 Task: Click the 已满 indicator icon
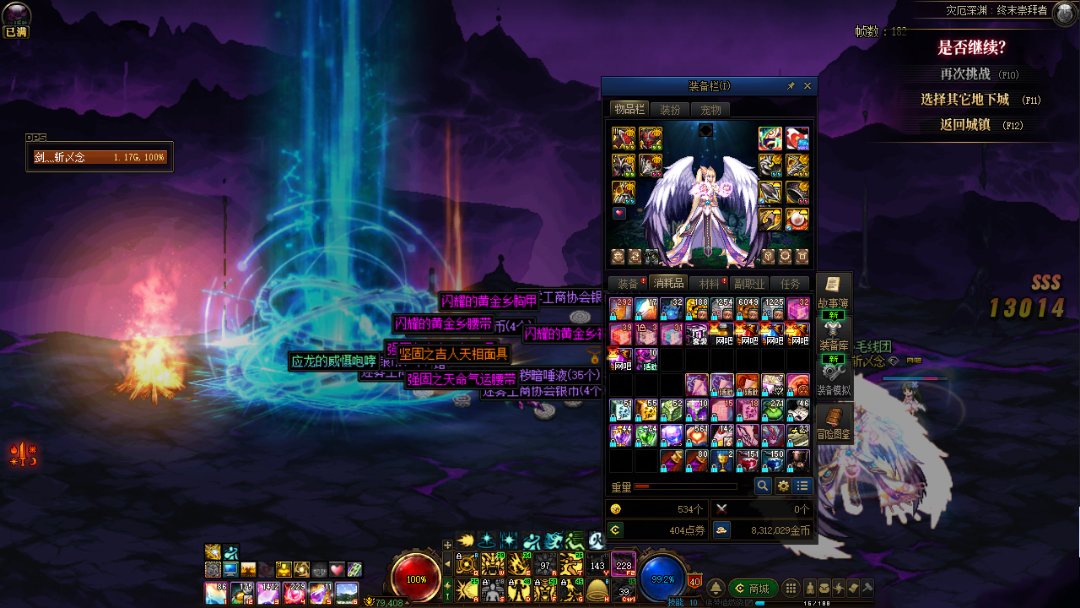(x=16, y=20)
